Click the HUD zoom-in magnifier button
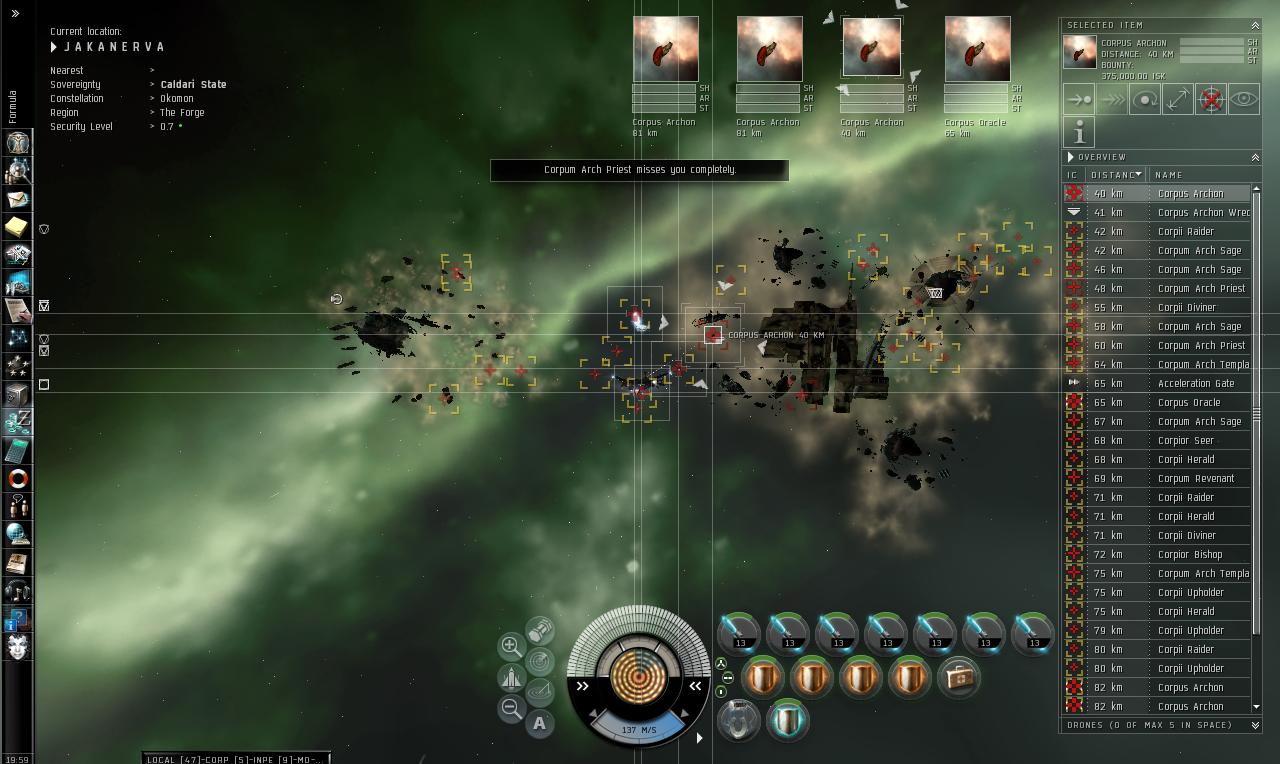Image resolution: width=1280 pixels, height=764 pixels. [x=511, y=646]
